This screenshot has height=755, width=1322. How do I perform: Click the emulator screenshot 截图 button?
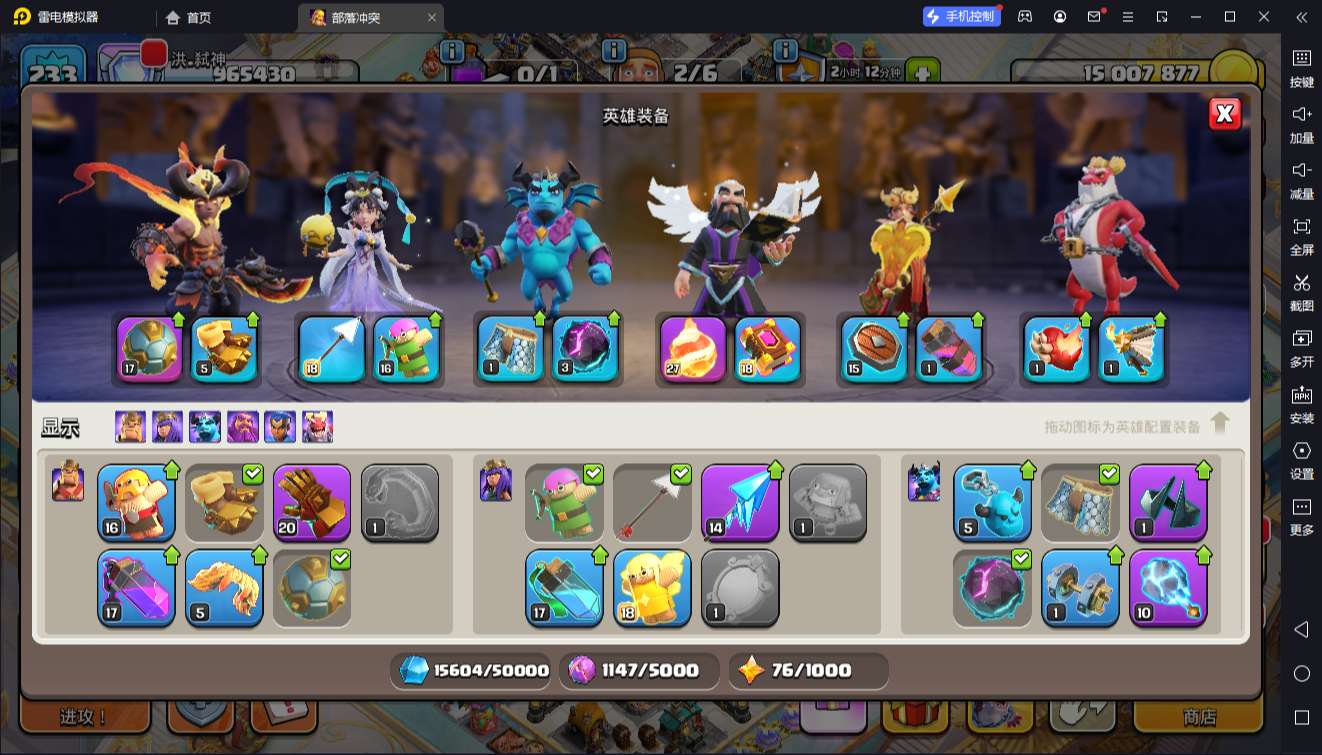[1301, 291]
